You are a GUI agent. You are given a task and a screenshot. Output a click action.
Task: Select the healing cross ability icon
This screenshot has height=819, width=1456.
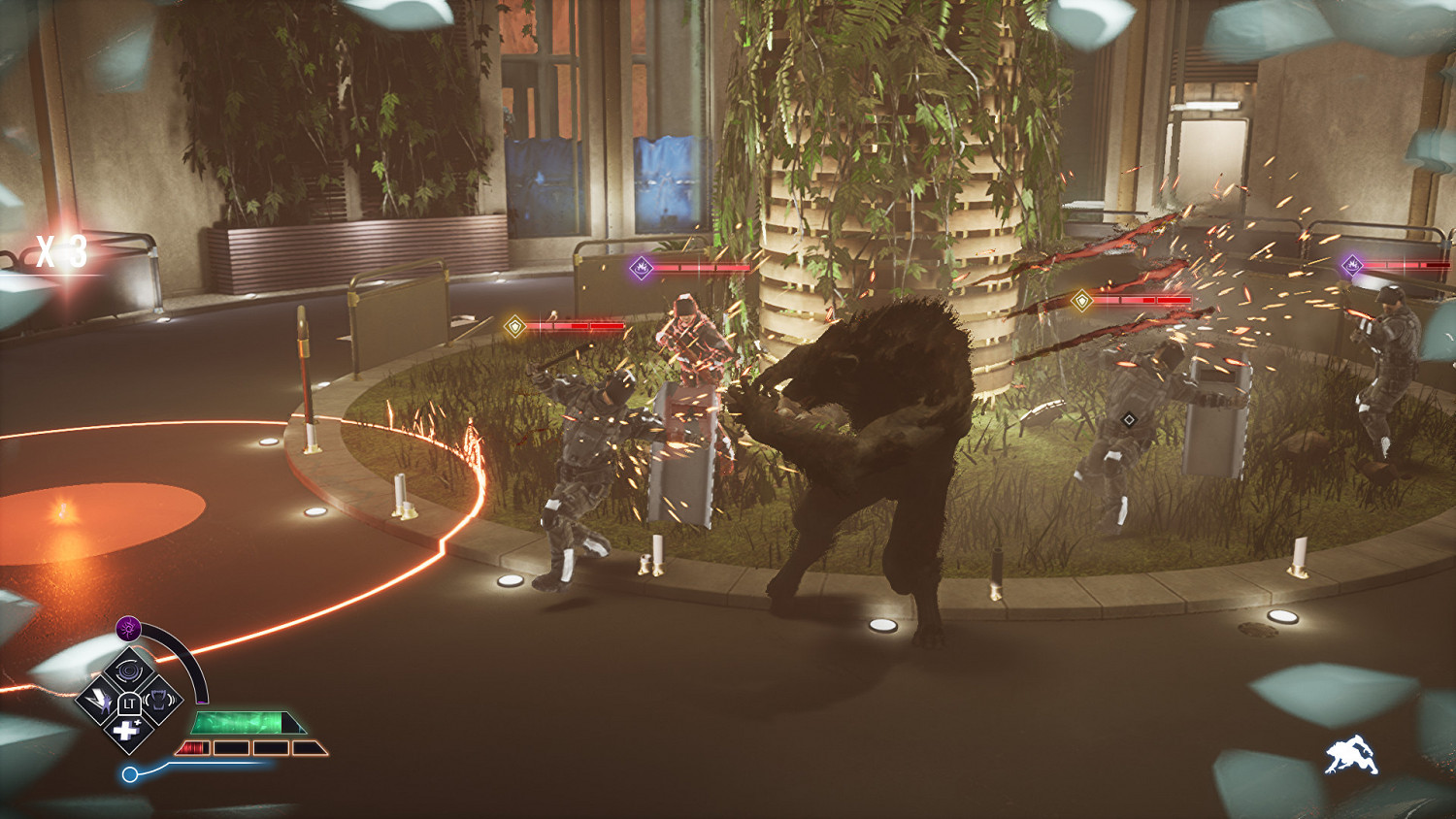127,730
